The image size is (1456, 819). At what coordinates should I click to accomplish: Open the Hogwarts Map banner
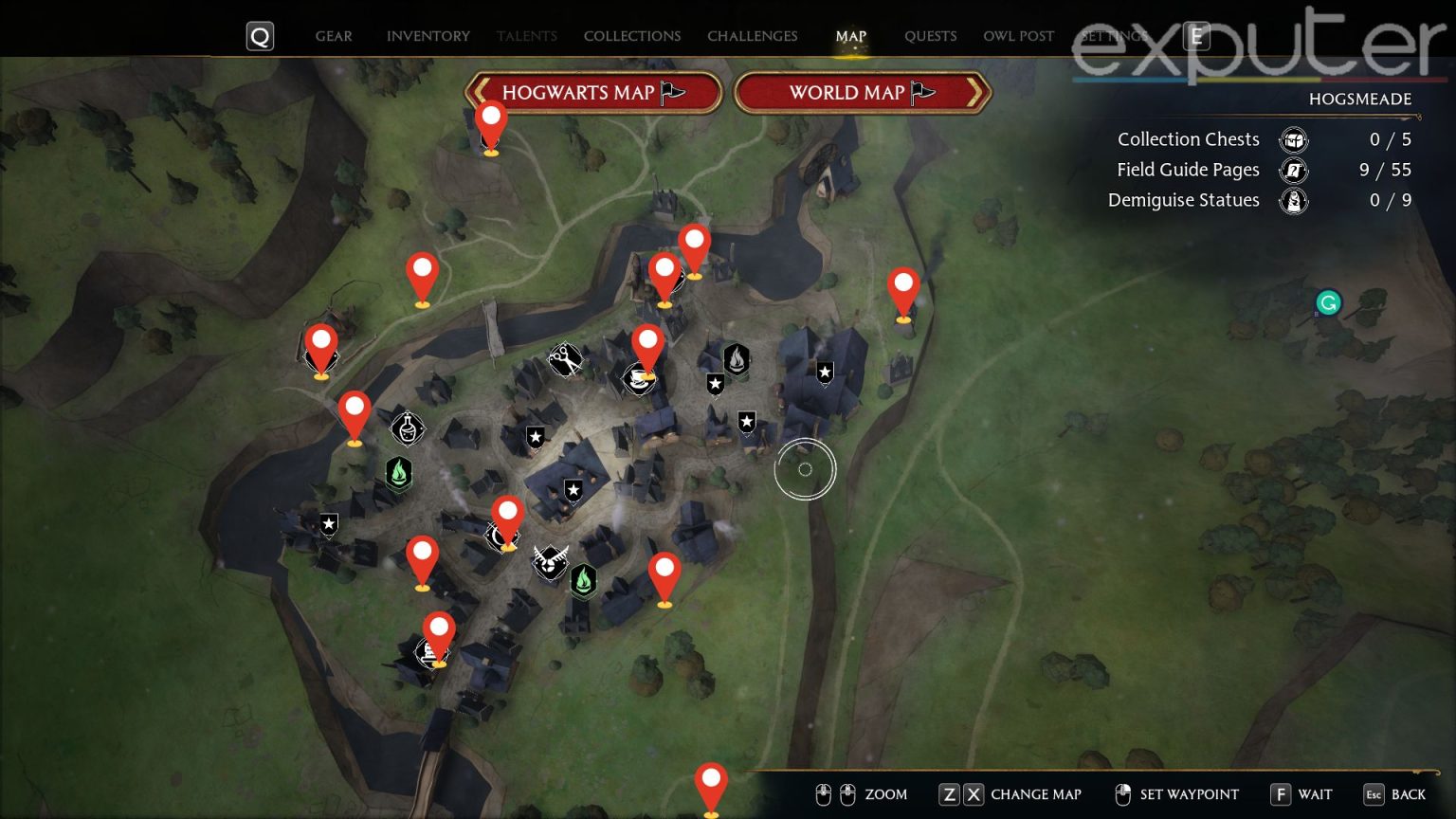[592, 93]
